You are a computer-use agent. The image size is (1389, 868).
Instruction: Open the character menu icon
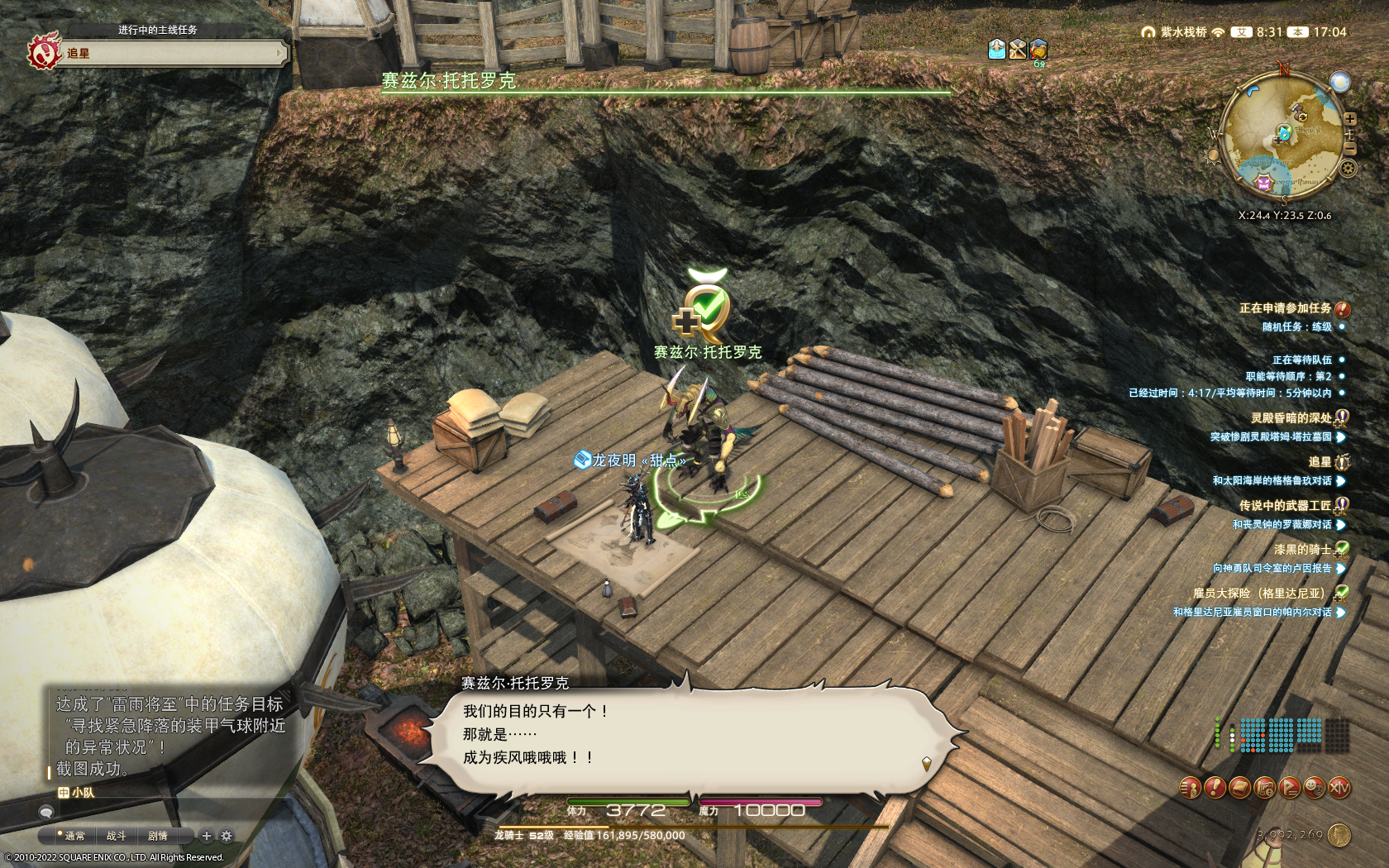[x=1189, y=788]
